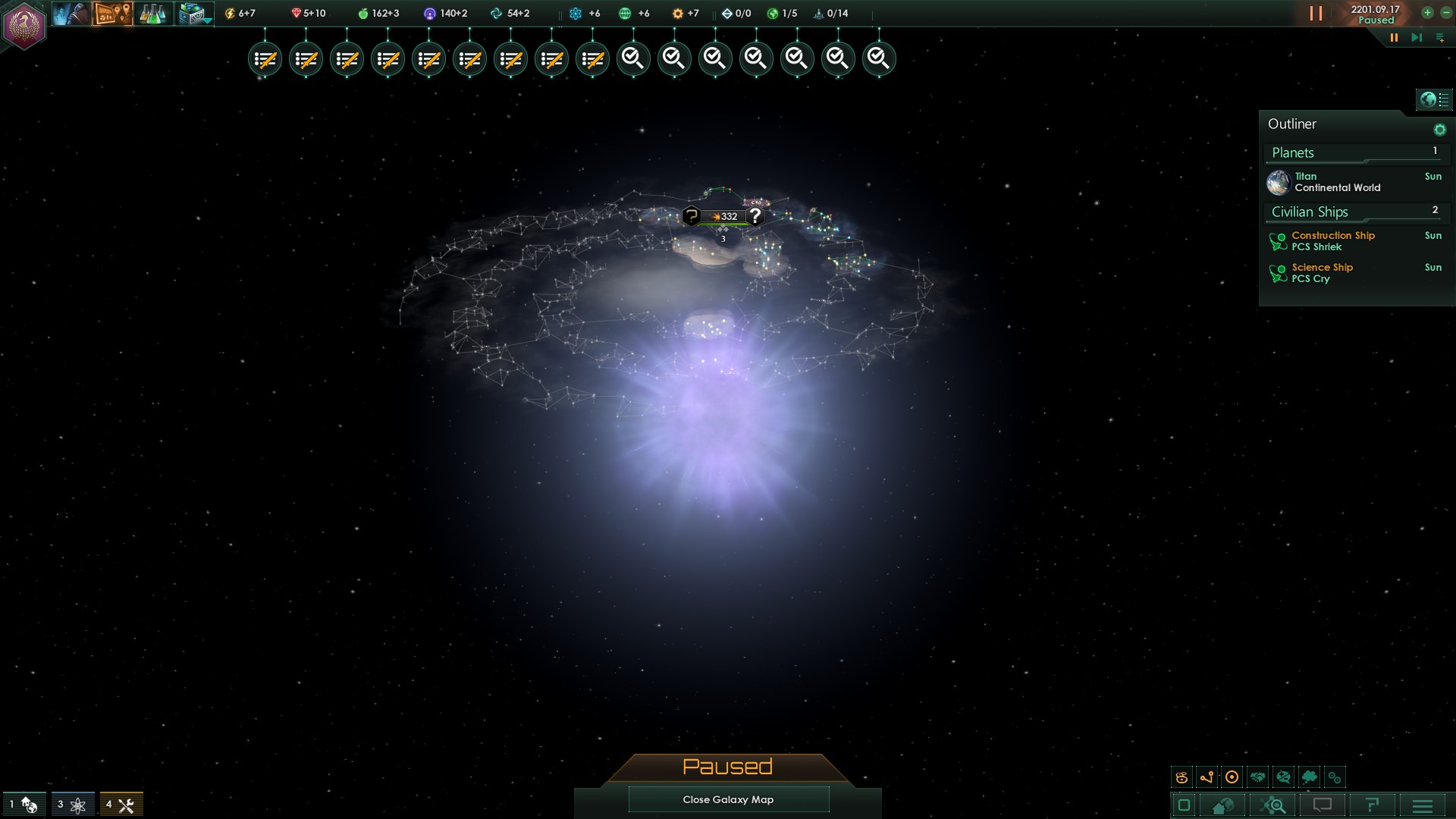This screenshot has height=819, width=1456.
Task: Open the technology view with lab flasks
Action: (x=152, y=14)
